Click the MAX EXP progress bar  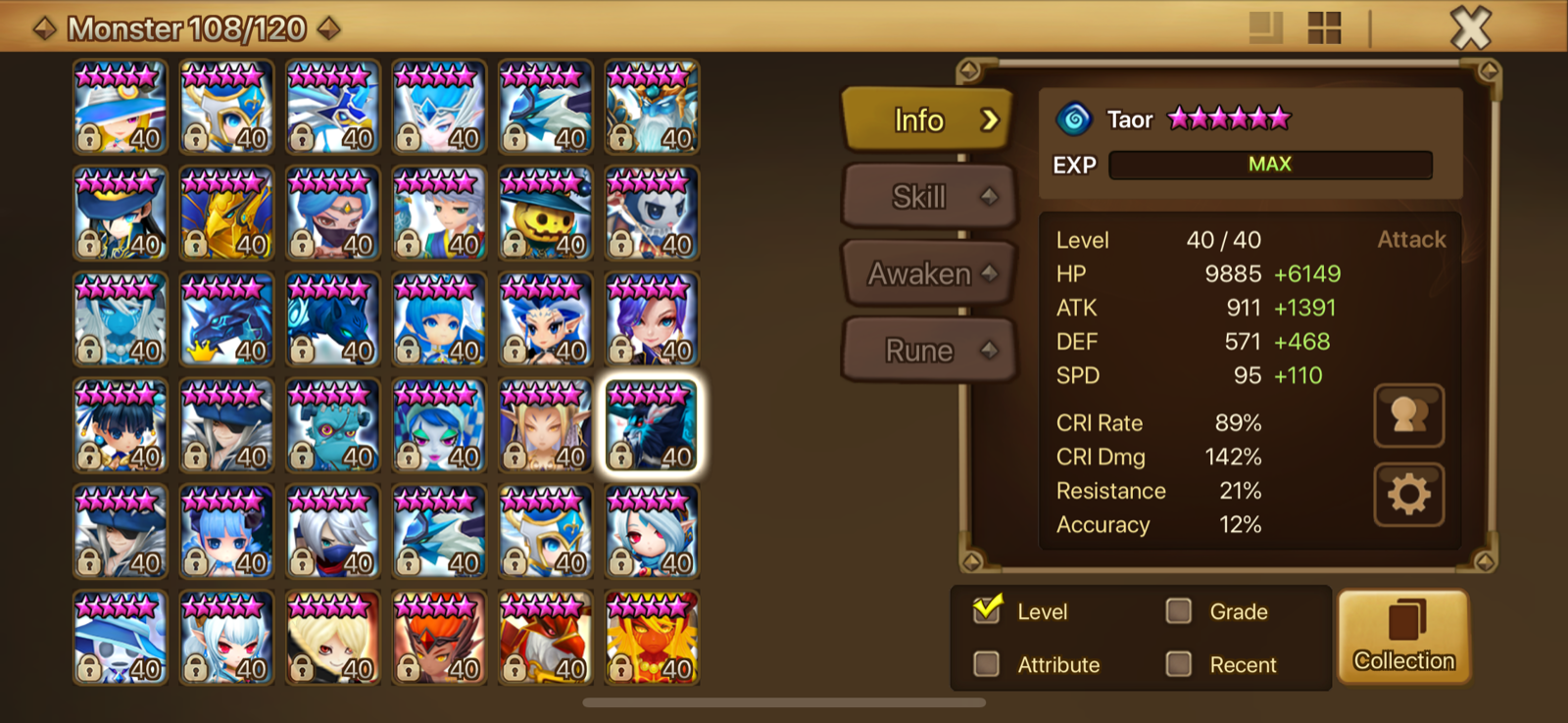(1270, 164)
